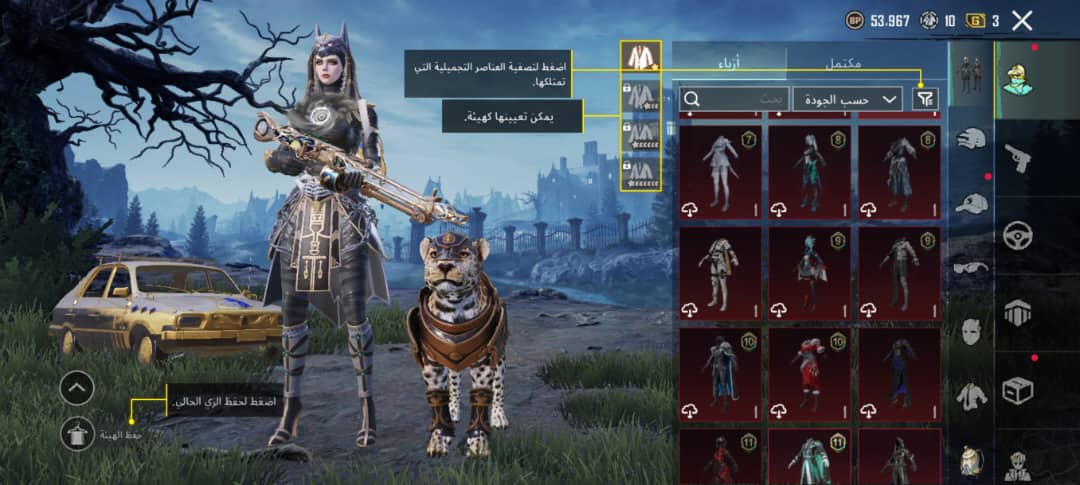Close the inventory with the X button
The height and width of the screenshot is (485, 1080).
pos(1022,20)
